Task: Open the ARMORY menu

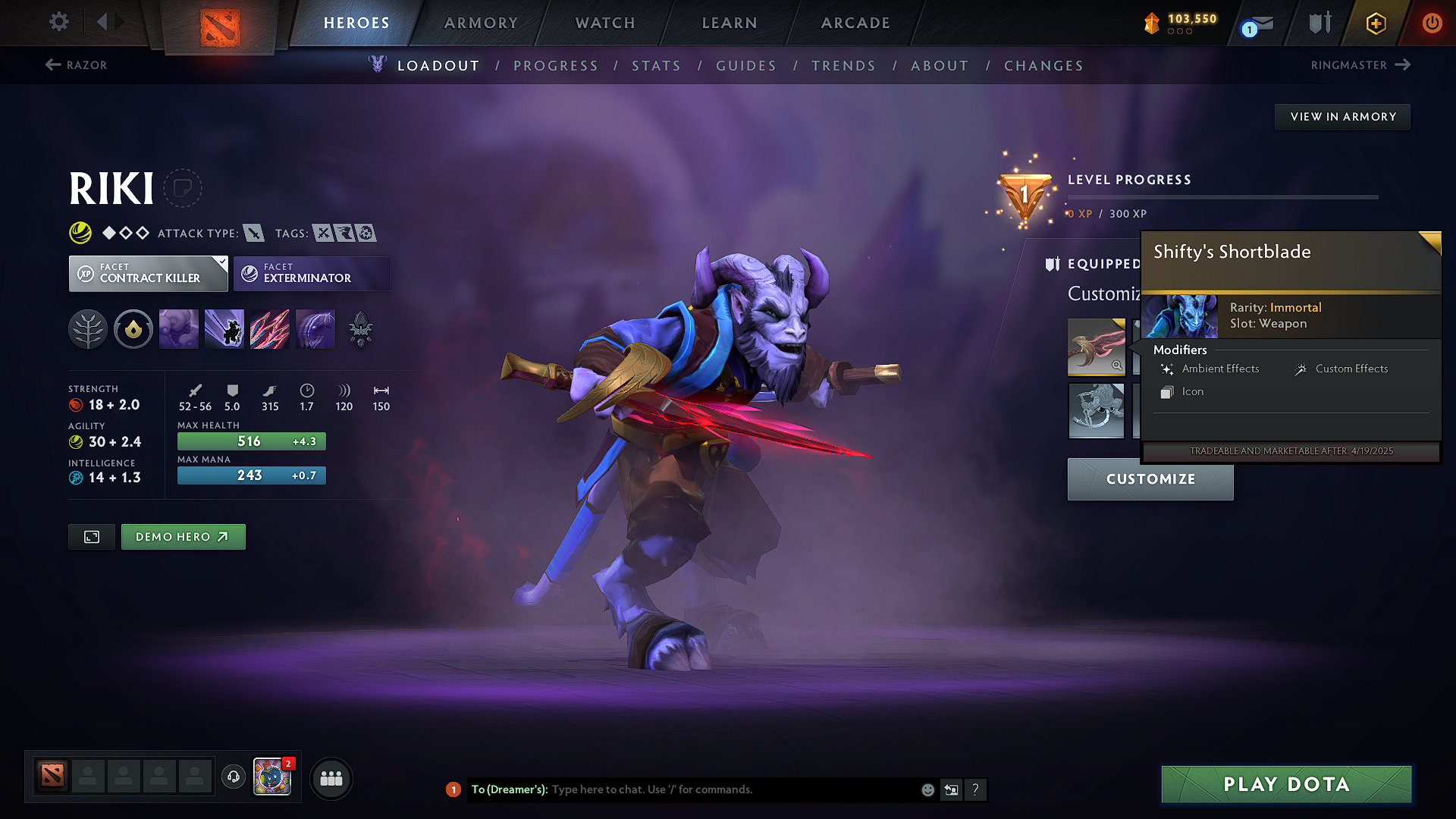Action: (481, 23)
